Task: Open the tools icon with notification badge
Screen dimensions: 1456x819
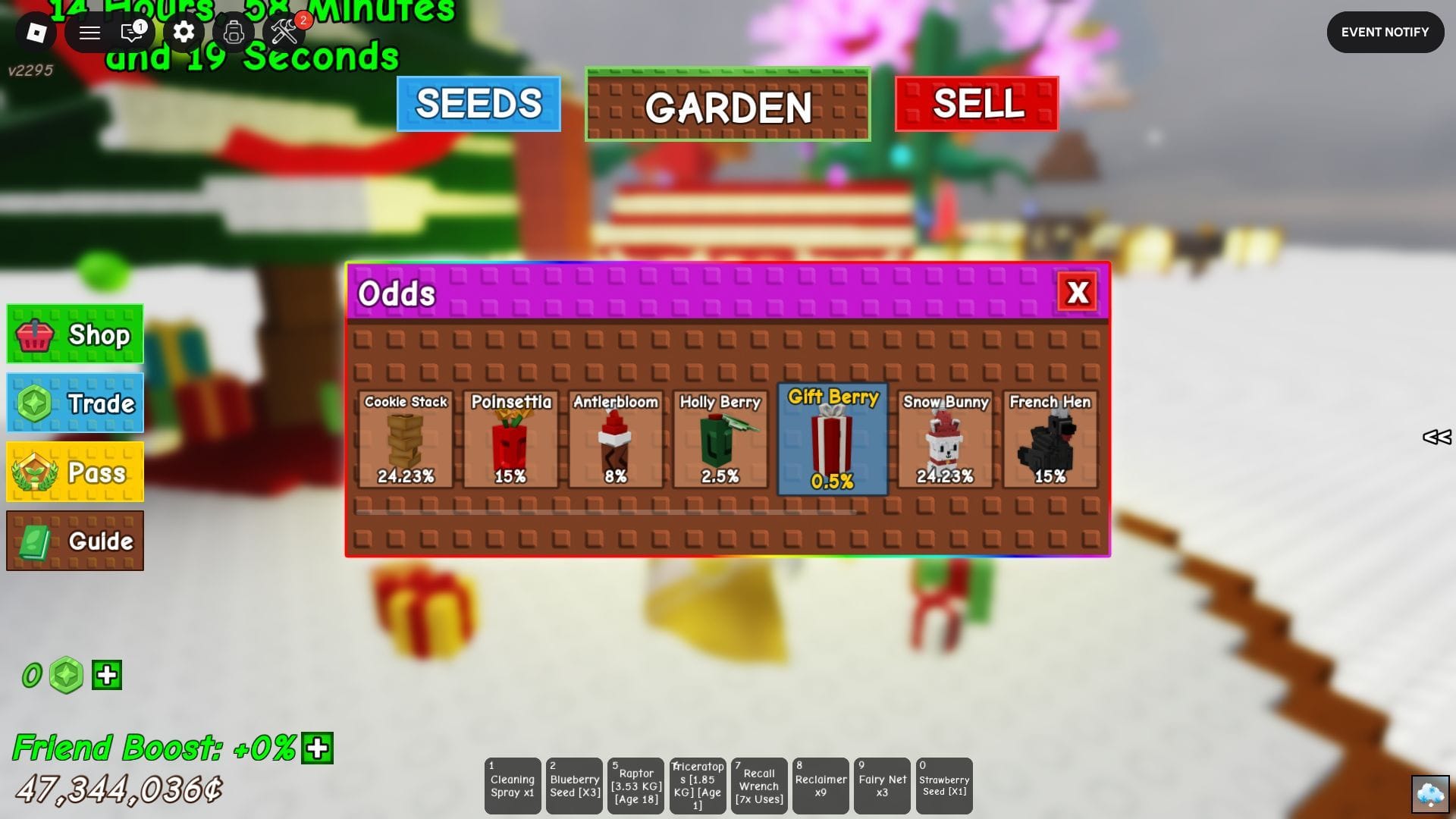Action: 284,33
